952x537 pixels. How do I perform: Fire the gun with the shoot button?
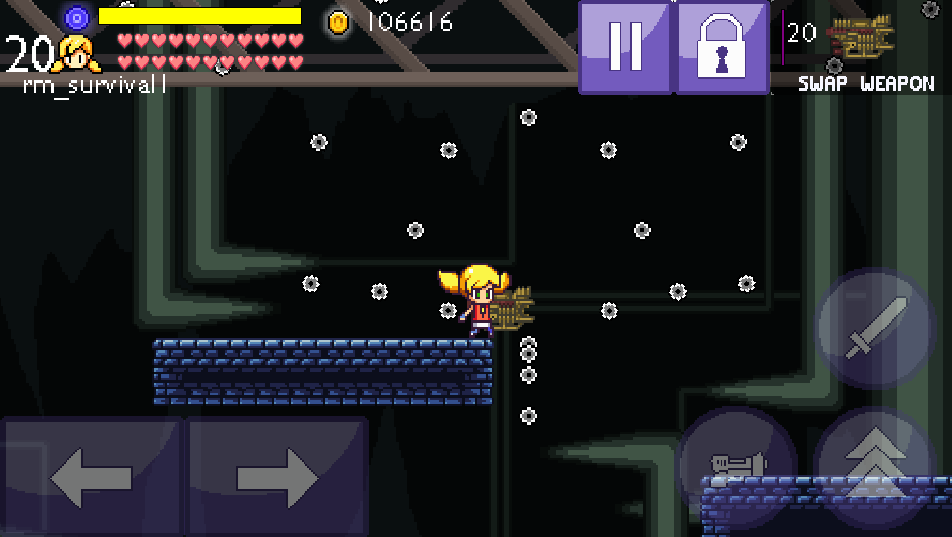point(737,464)
